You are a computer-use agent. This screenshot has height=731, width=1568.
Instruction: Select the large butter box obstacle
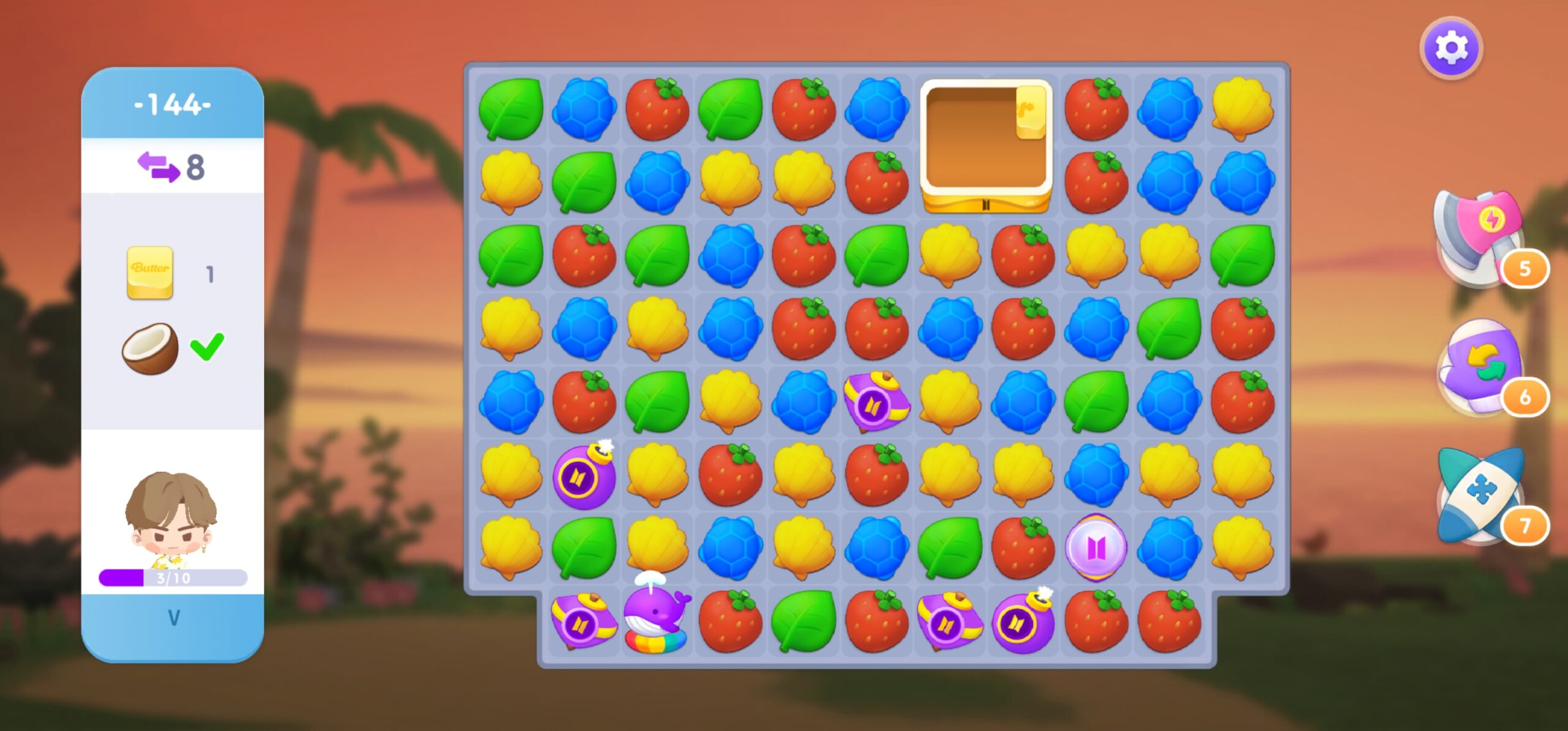(x=986, y=146)
